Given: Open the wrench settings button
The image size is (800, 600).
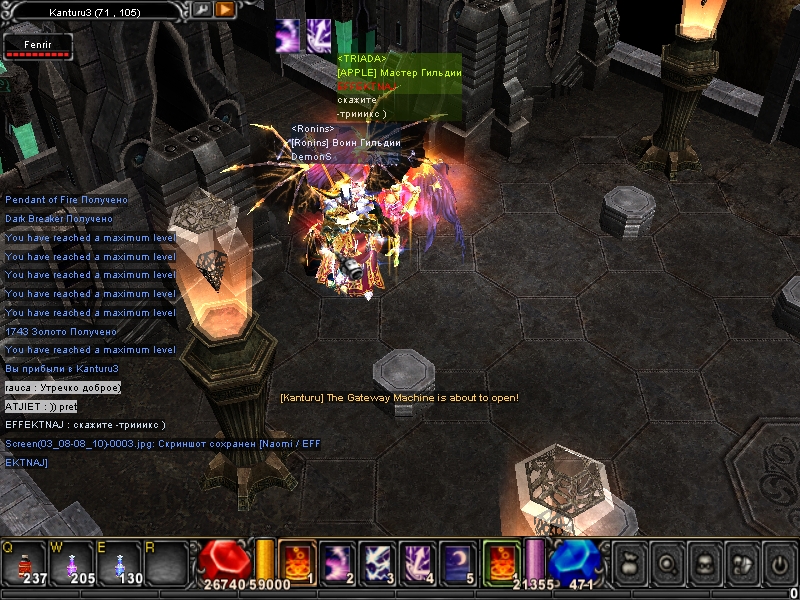Looking at the screenshot, I should (202, 9).
